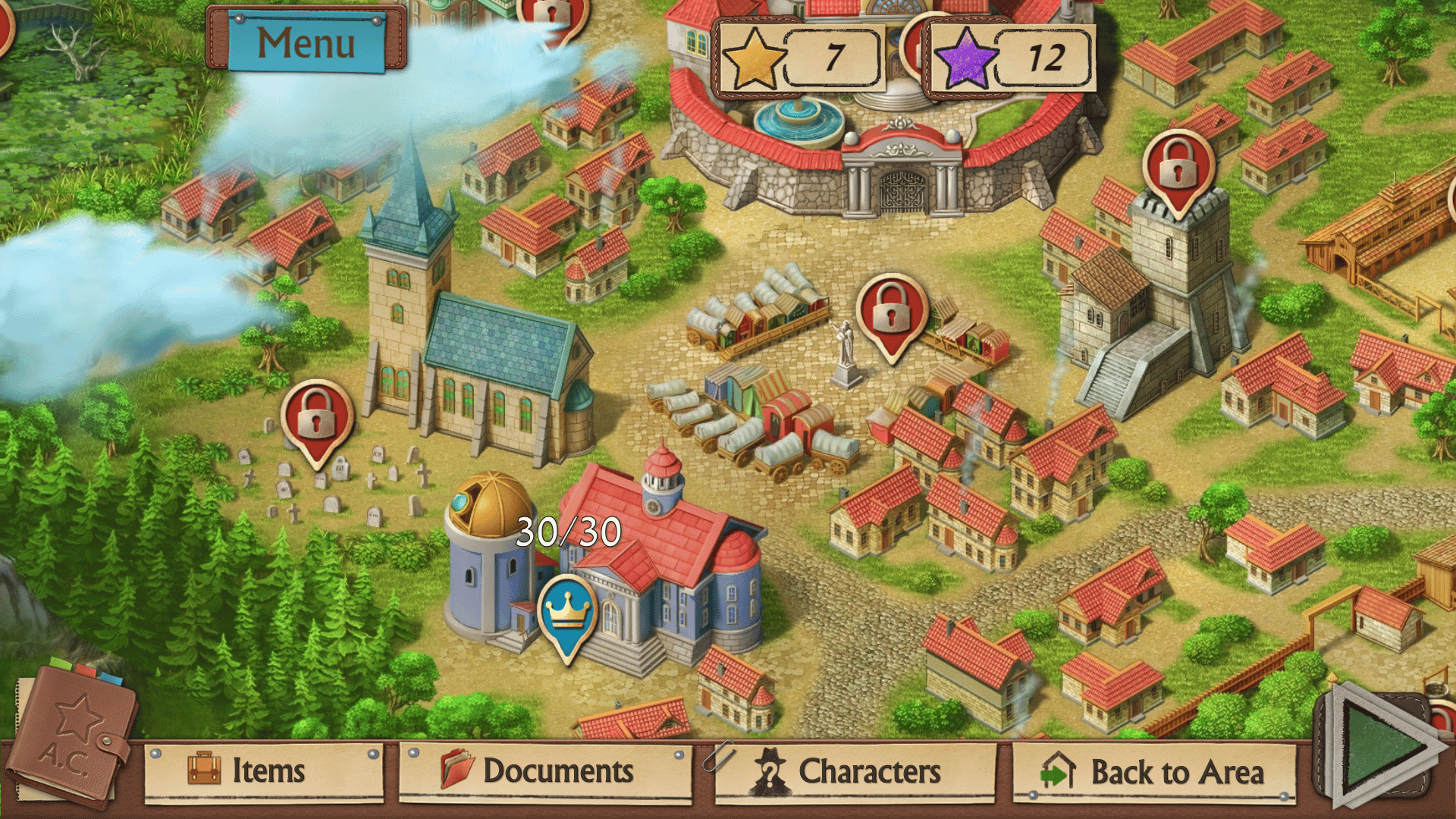Open the Items panel
Viewport: 1456px width, 819px height.
tap(265, 771)
